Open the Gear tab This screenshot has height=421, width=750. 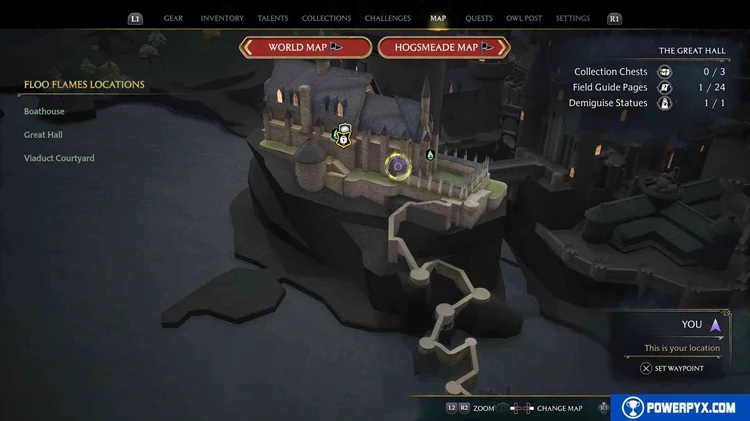pos(173,18)
